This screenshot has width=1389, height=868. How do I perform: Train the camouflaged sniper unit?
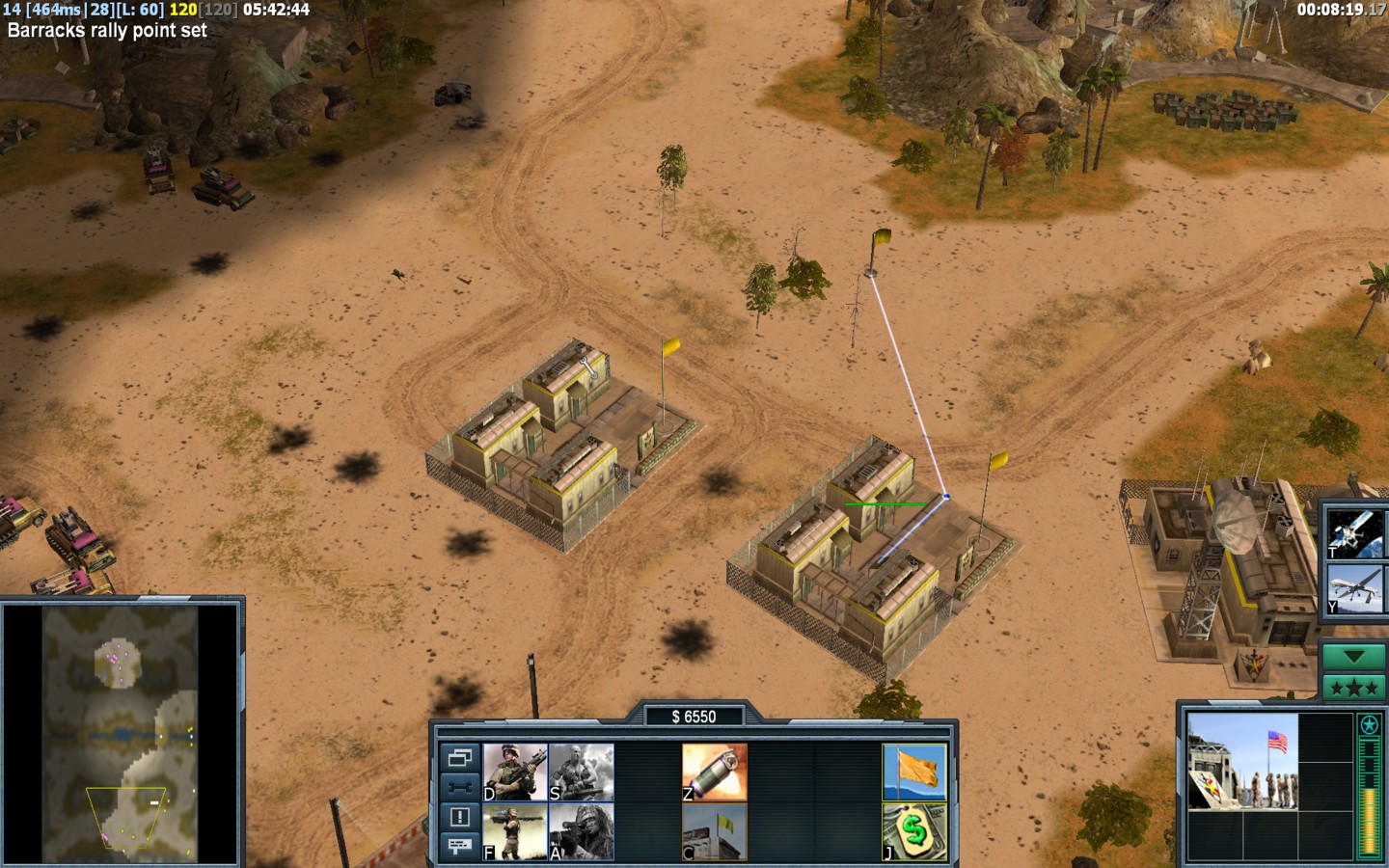click(582, 831)
